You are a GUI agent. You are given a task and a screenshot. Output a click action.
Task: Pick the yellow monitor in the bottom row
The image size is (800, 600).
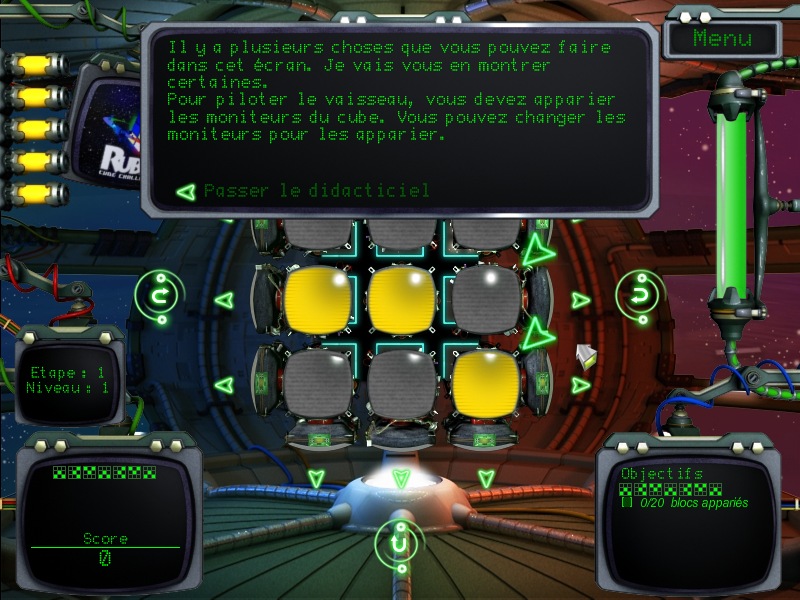pos(485,384)
